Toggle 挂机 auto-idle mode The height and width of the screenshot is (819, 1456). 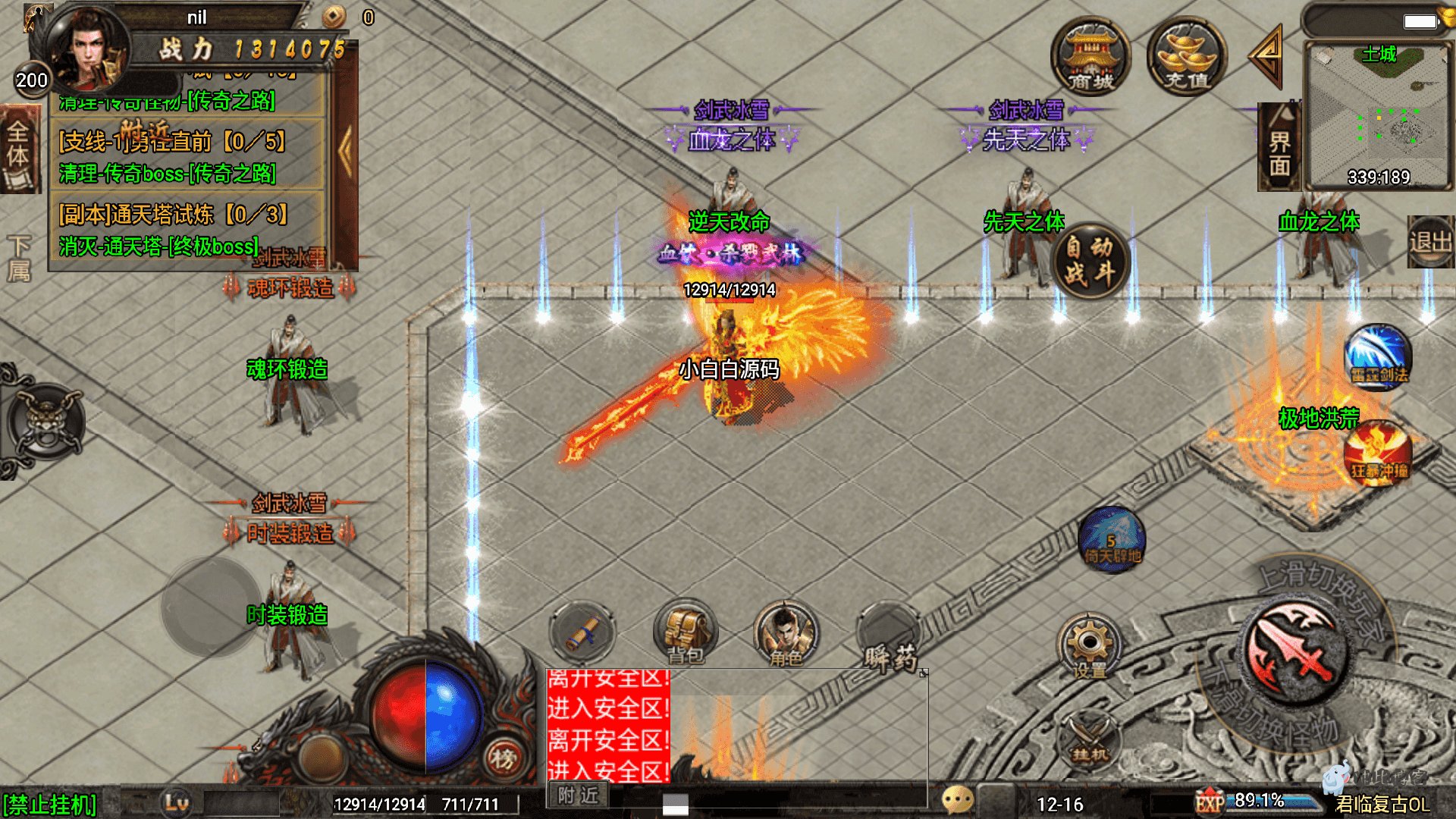click(1090, 739)
